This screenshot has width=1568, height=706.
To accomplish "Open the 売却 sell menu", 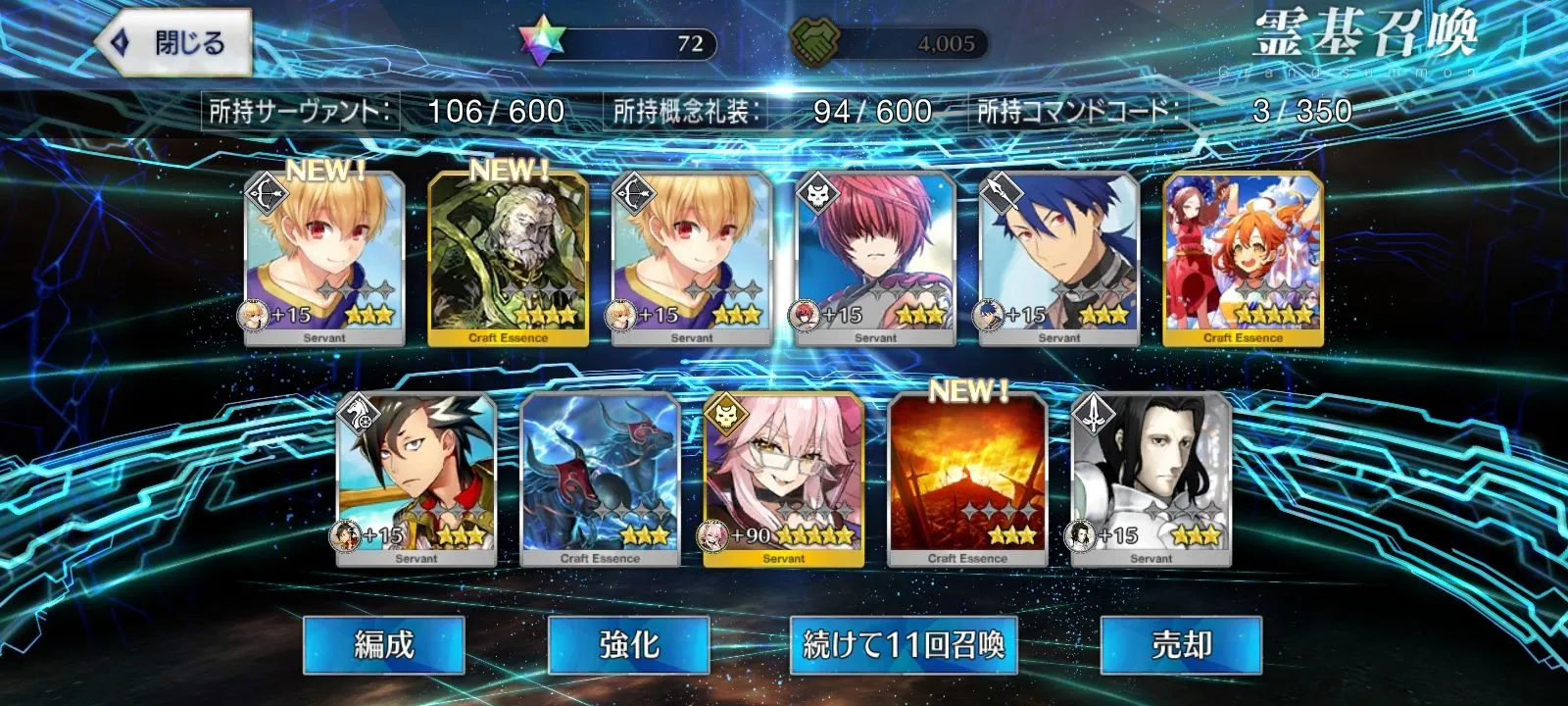I will (x=1181, y=645).
